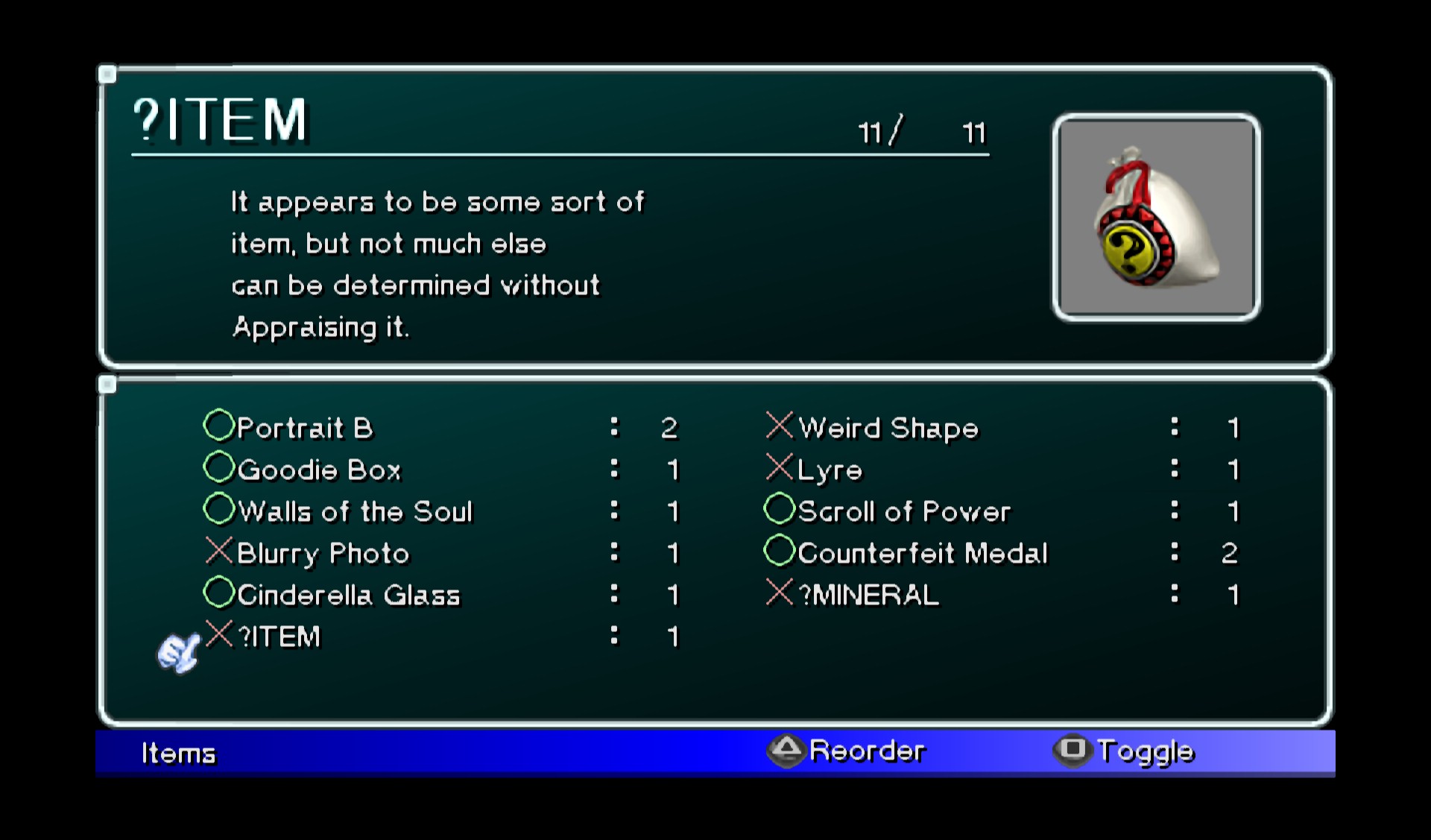Screen dimensions: 1431x840
Task: Pick the Cinderella Glass entry
Action: tap(349, 595)
